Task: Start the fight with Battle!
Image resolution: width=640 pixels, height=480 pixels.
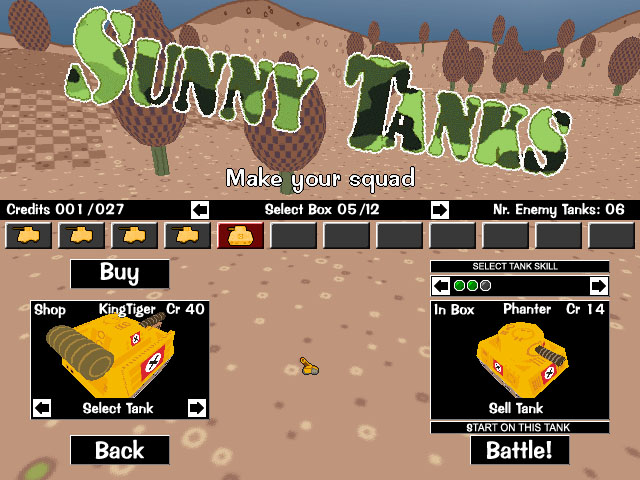Action: (x=519, y=450)
